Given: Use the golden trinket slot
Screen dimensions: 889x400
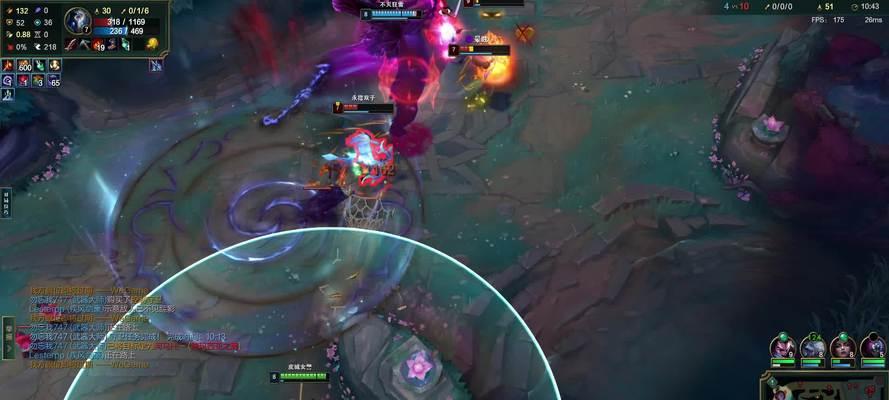Looking at the screenshot, I should click(151, 43).
